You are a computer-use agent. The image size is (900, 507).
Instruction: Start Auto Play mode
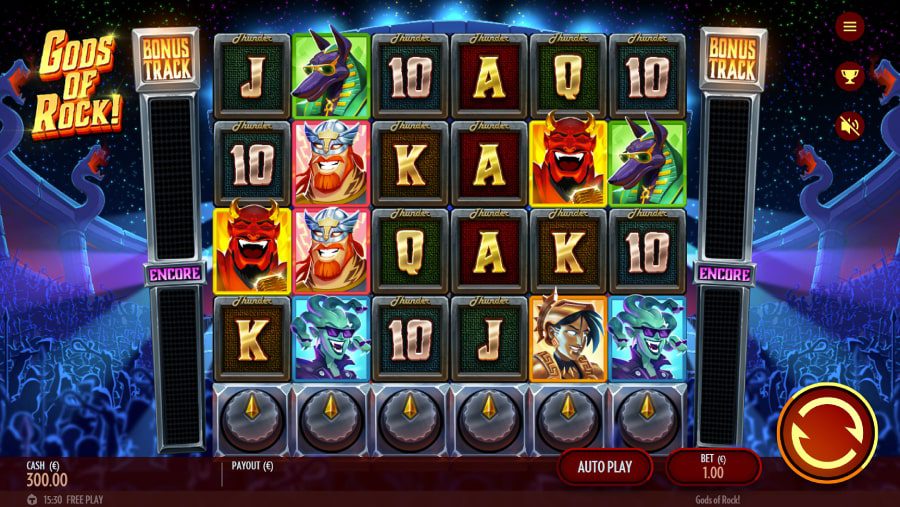[604, 466]
